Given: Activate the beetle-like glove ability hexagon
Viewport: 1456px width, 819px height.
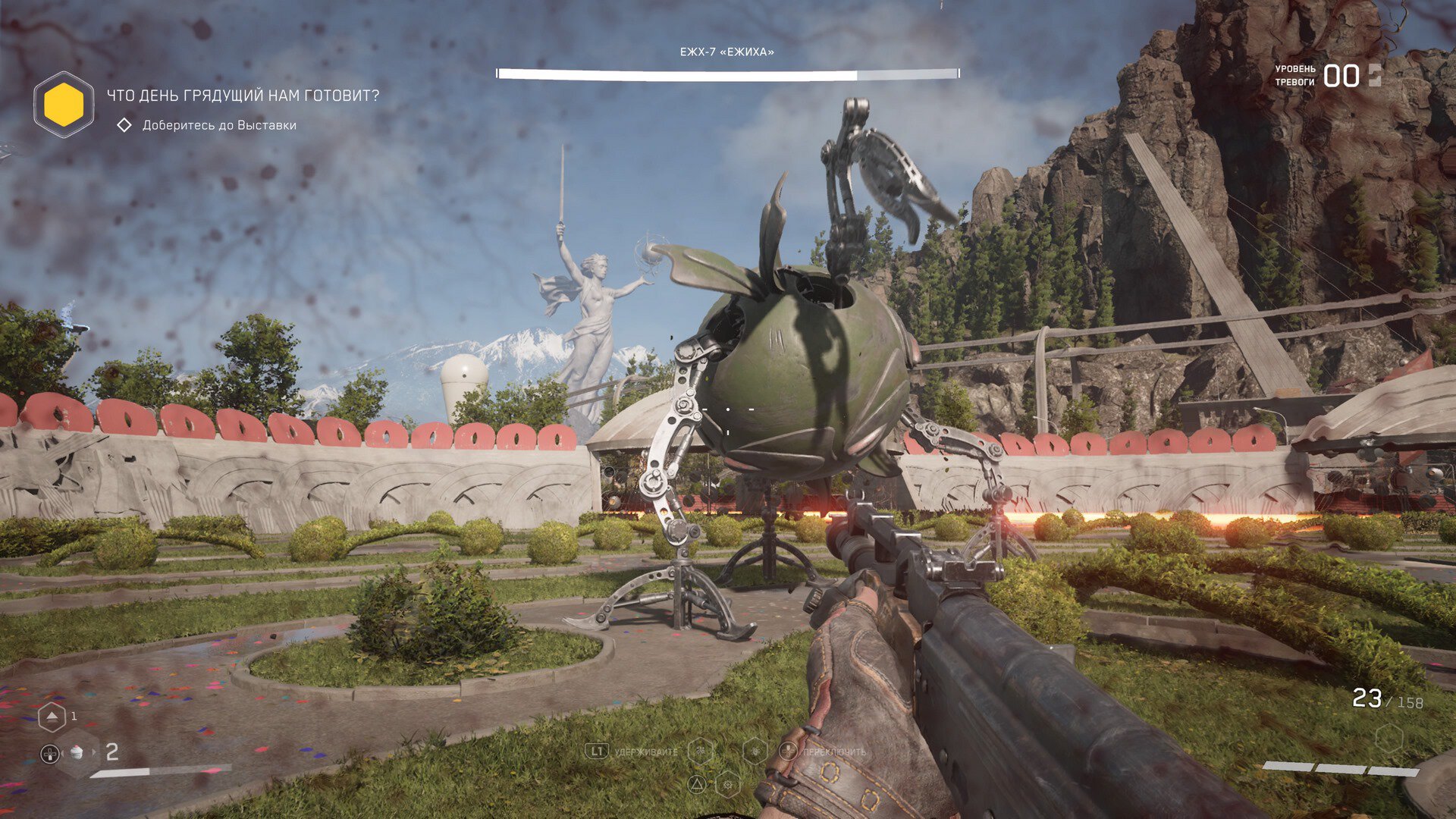Looking at the screenshot, I should click(x=755, y=751).
